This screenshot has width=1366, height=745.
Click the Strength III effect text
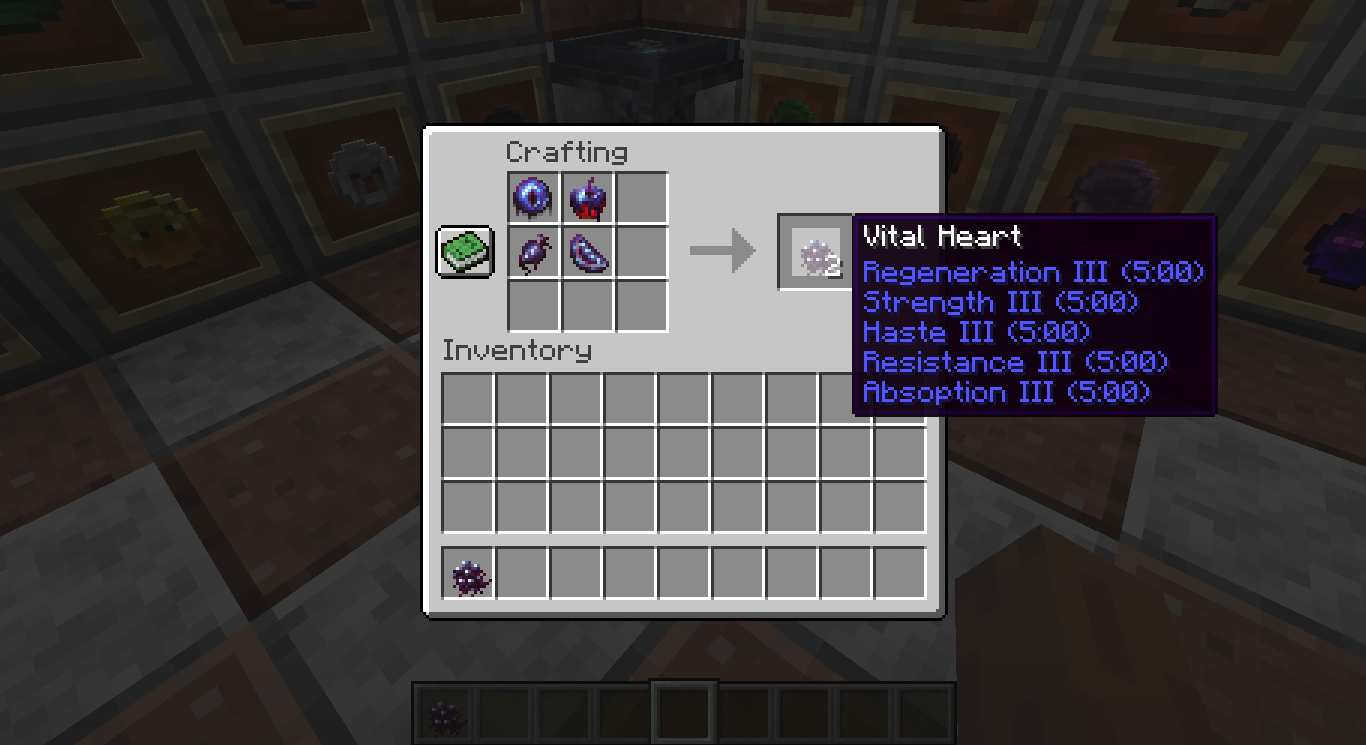pyautogui.click(x=1002, y=303)
